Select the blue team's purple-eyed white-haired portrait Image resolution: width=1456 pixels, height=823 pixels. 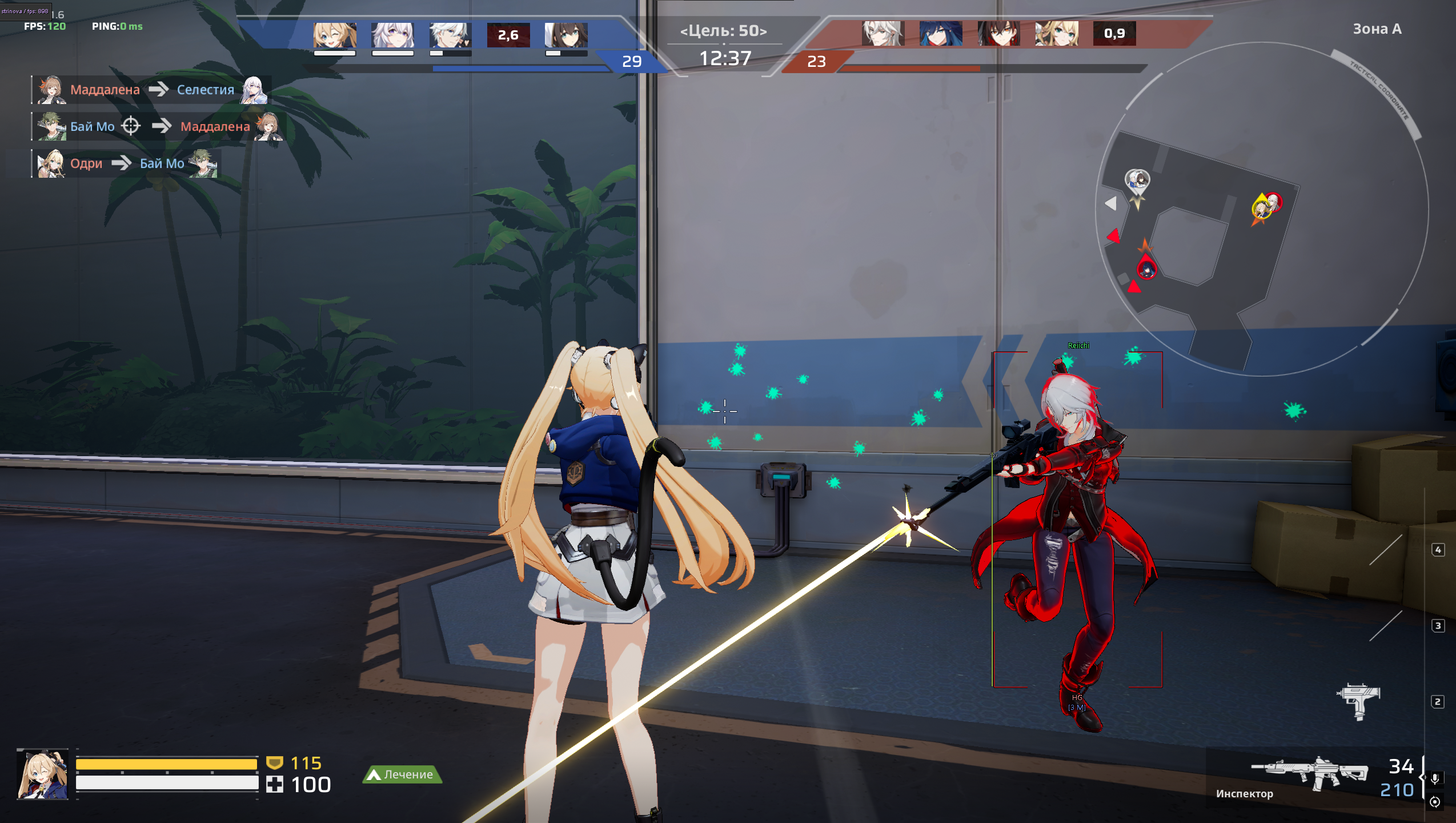pyautogui.click(x=392, y=35)
